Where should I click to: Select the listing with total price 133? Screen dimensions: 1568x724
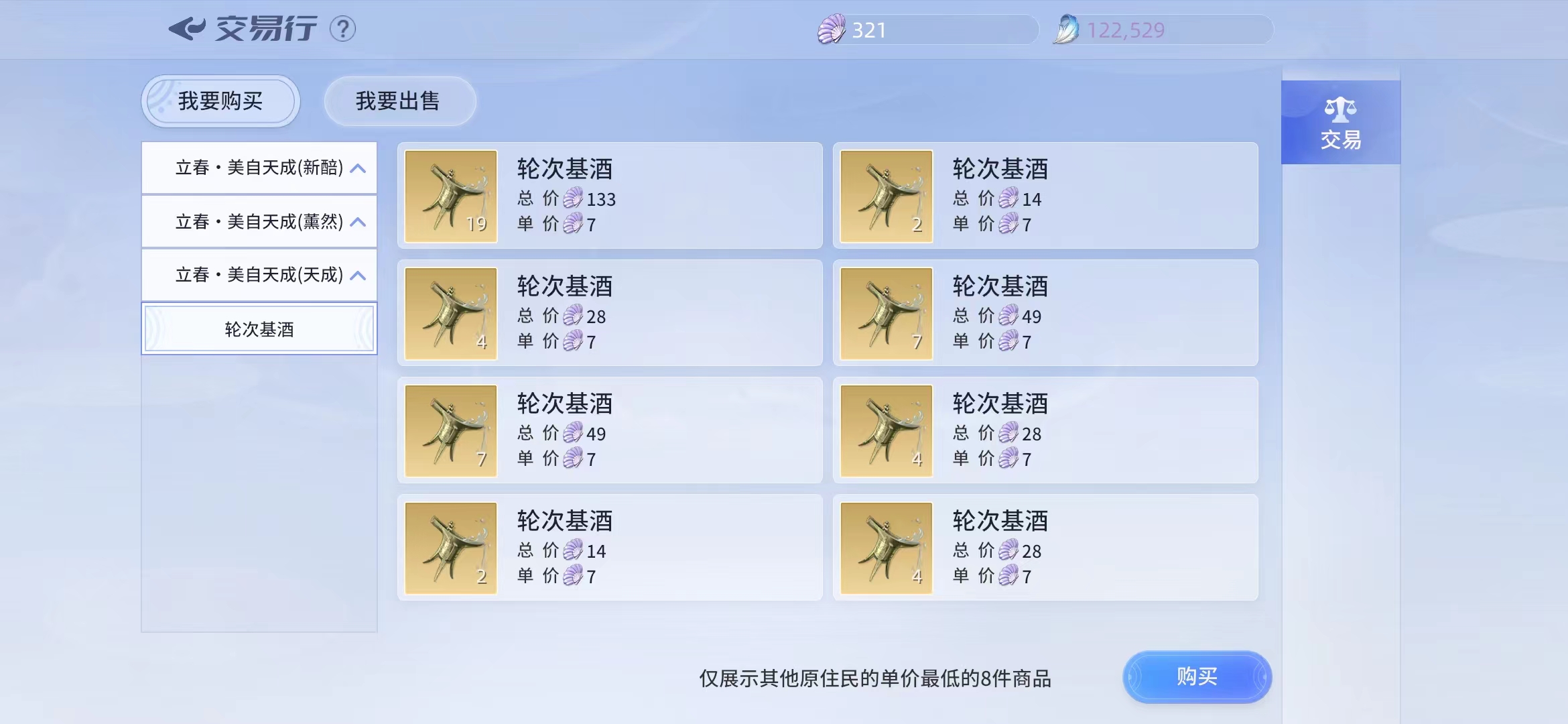(x=610, y=196)
